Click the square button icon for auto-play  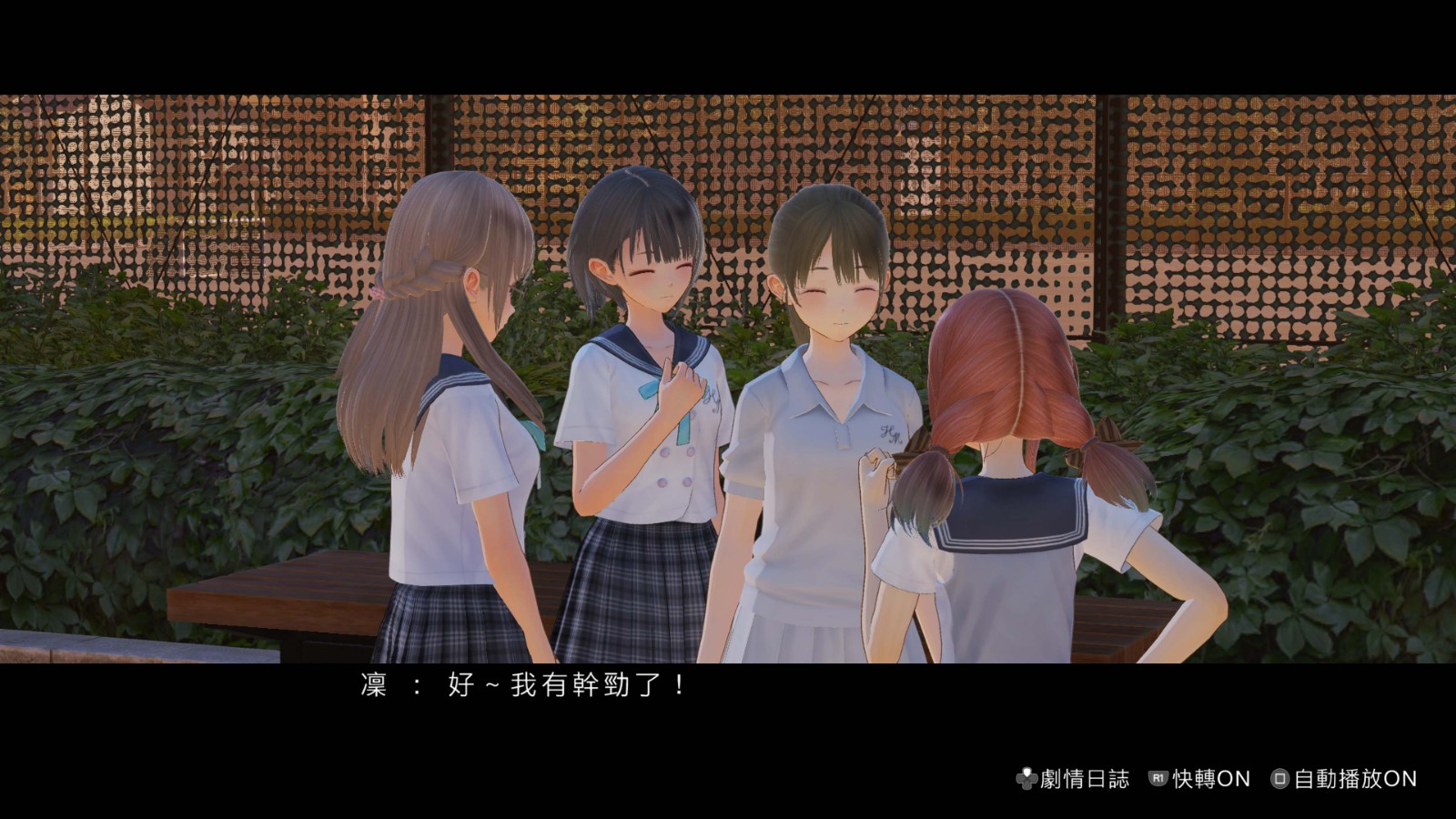pos(1281,778)
